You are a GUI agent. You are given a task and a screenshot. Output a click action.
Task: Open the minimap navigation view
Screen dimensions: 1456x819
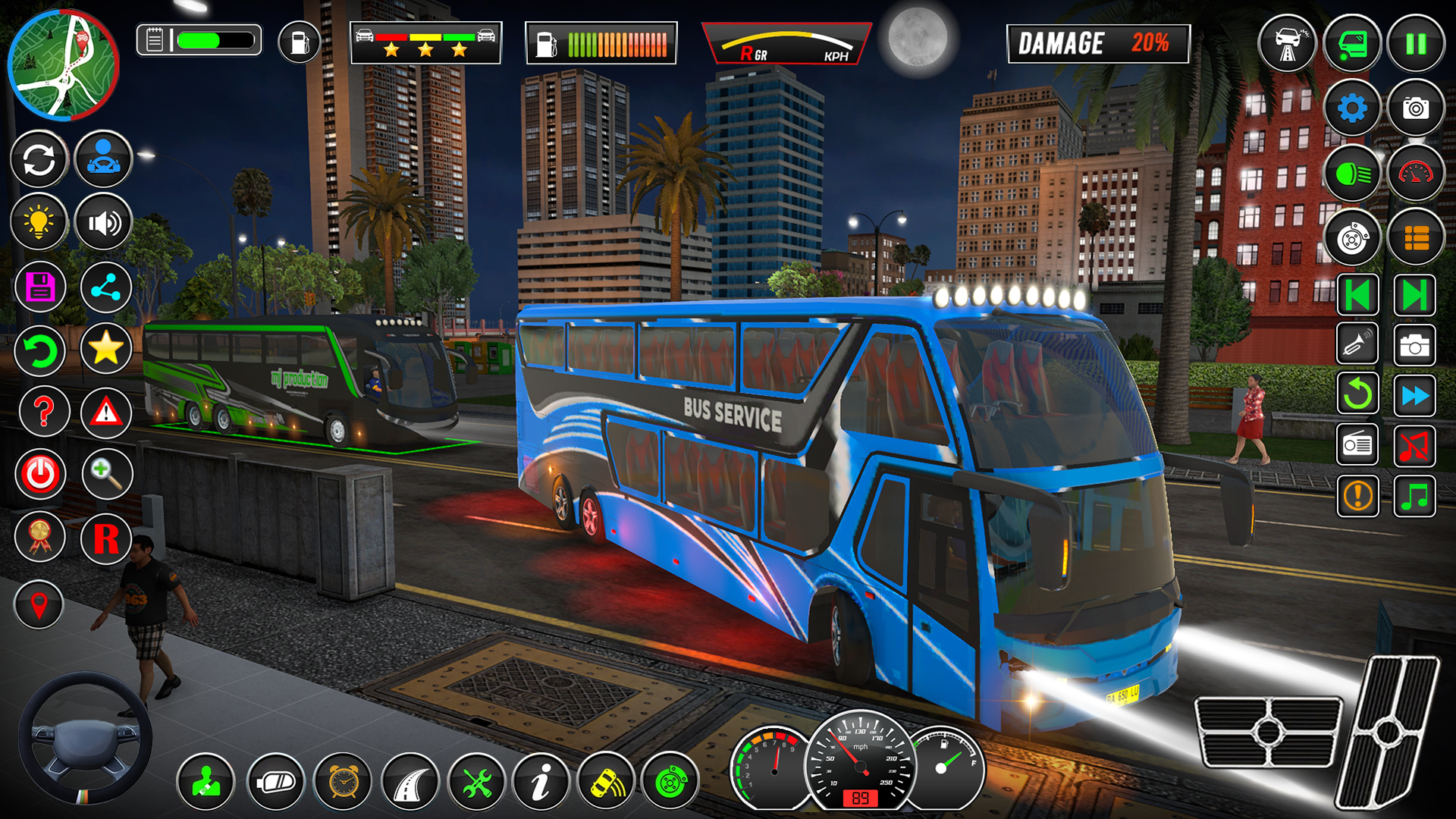click(x=64, y=64)
